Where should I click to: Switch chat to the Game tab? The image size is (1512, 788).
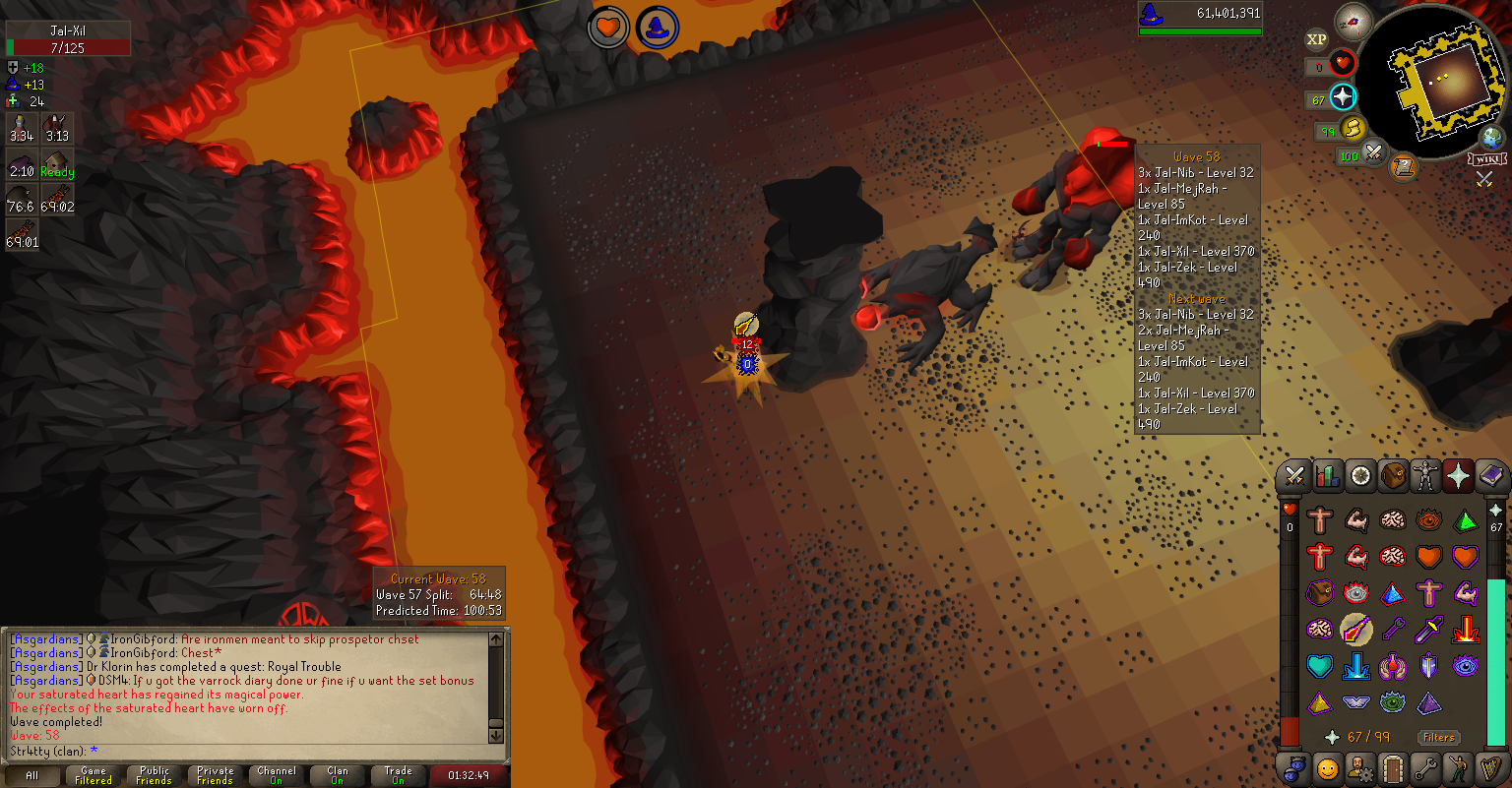click(x=94, y=775)
